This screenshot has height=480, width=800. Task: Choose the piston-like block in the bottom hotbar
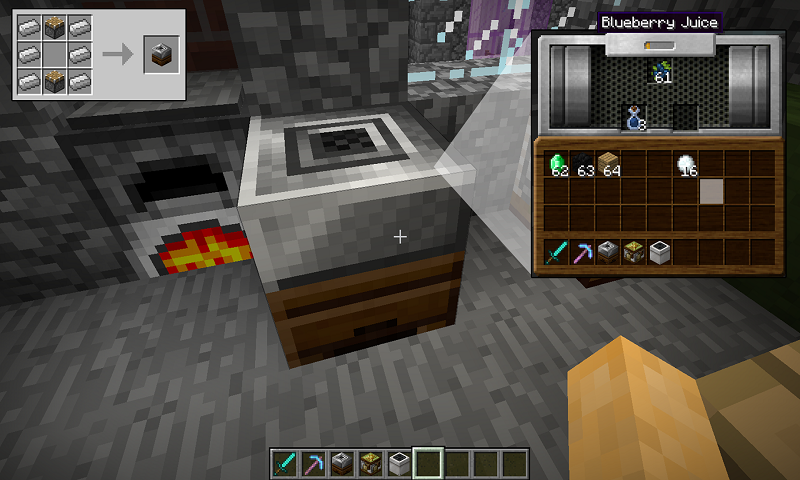coord(371,462)
